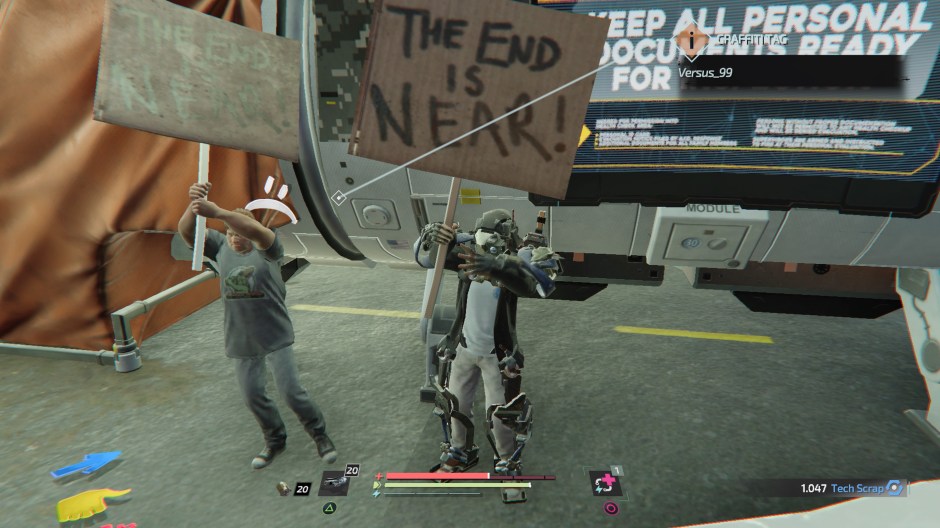
Task: Select the diamond marker at the tag line's end
Action: 339,198
